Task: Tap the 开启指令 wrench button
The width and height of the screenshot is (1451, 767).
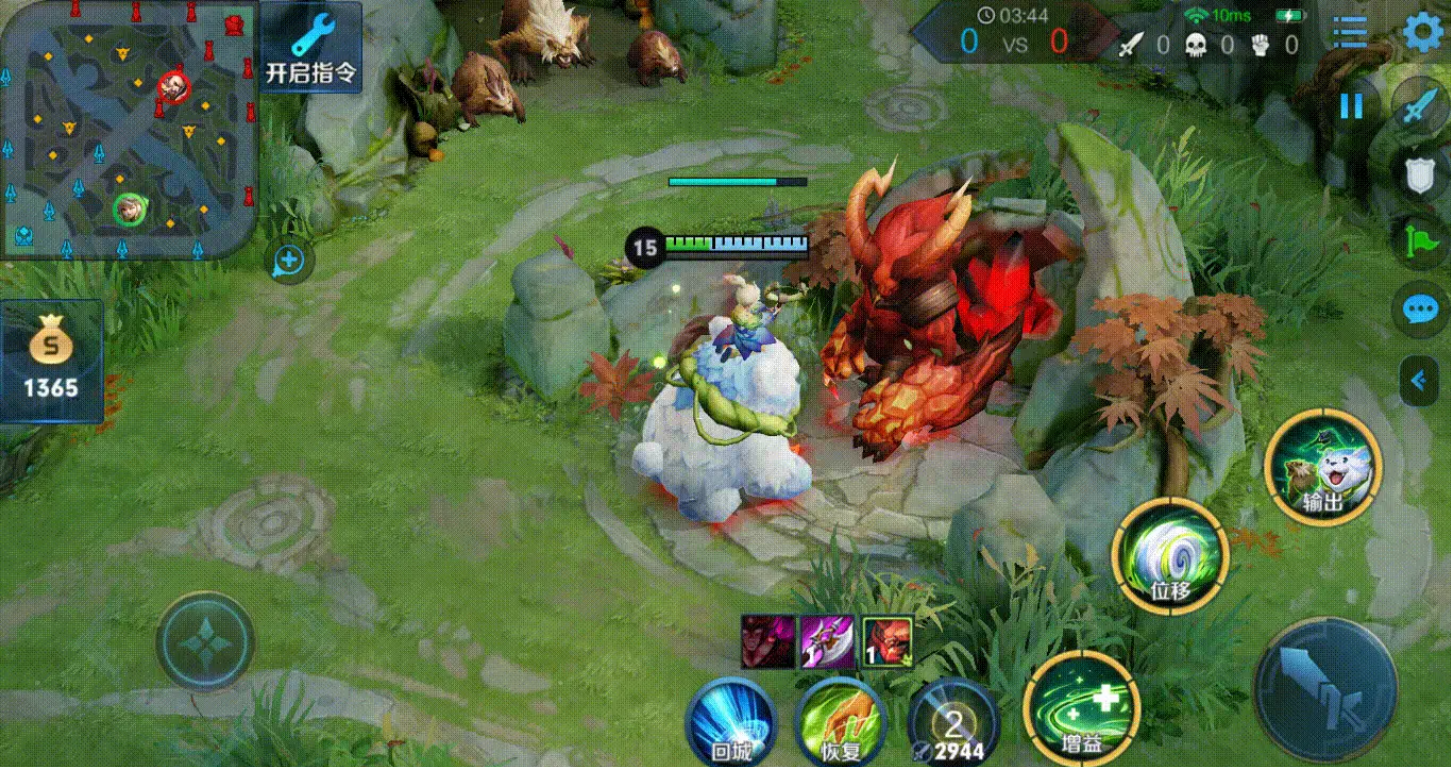Action: point(311,47)
